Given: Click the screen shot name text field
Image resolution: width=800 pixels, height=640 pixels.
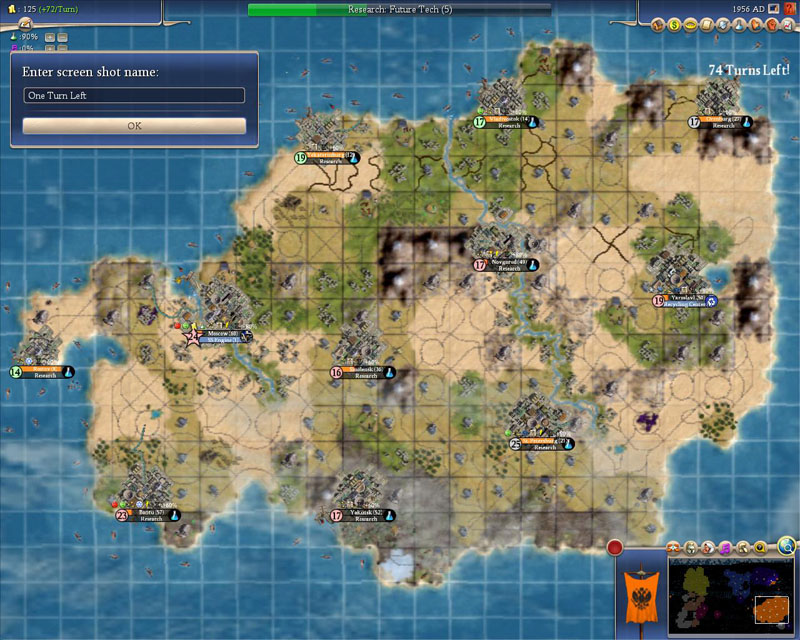Looking at the screenshot, I should [134, 95].
